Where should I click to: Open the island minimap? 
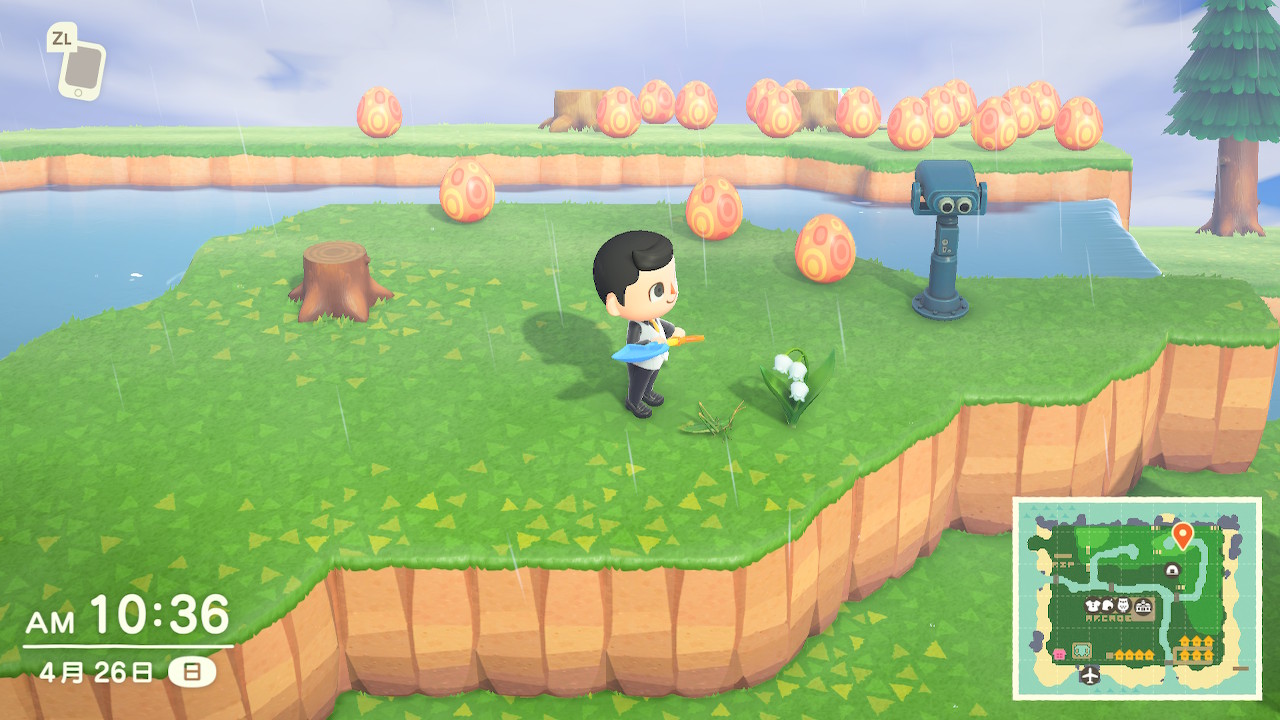click(1137, 598)
